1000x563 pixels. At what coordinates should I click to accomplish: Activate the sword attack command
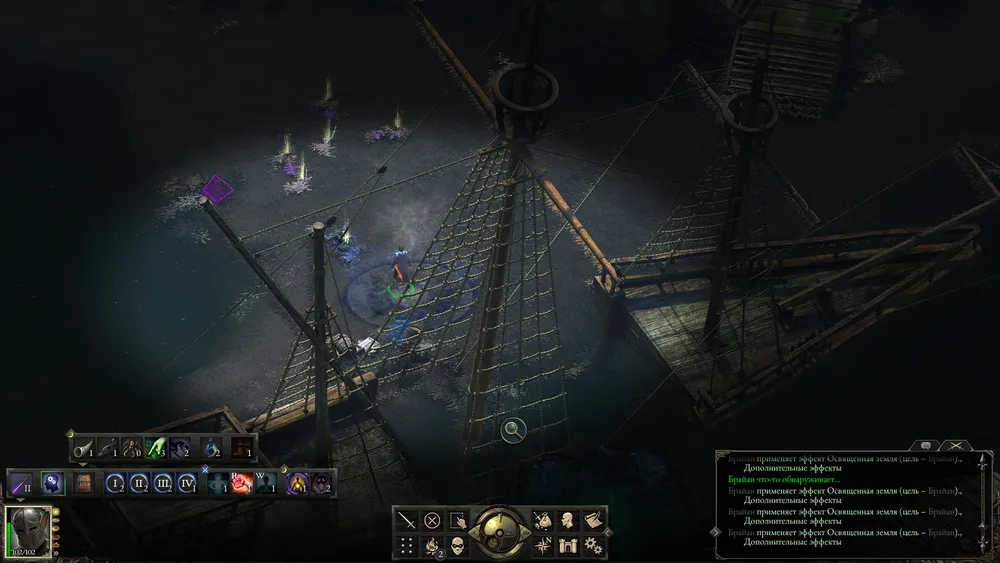(x=406, y=520)
